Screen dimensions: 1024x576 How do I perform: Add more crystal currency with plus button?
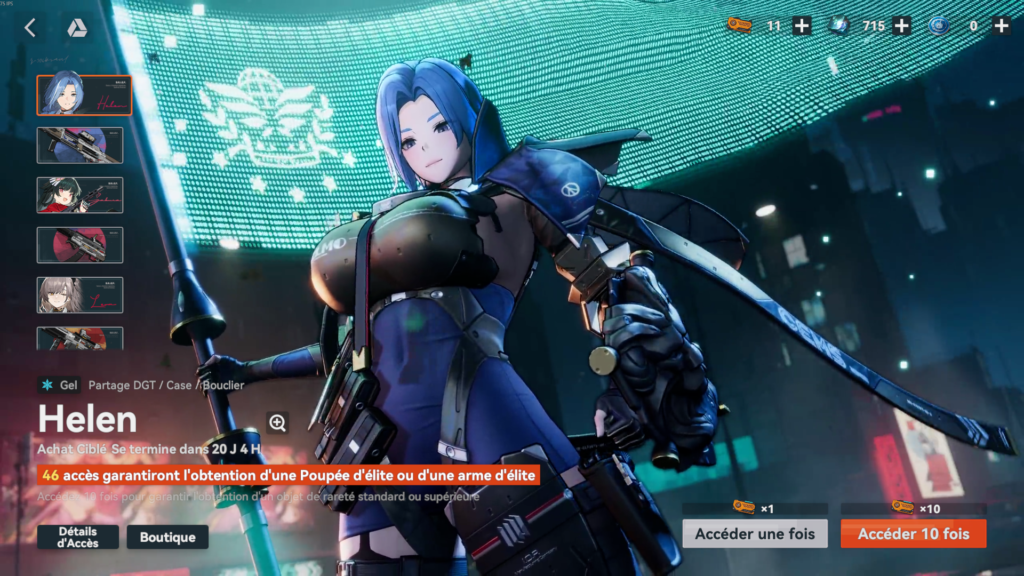901,26
